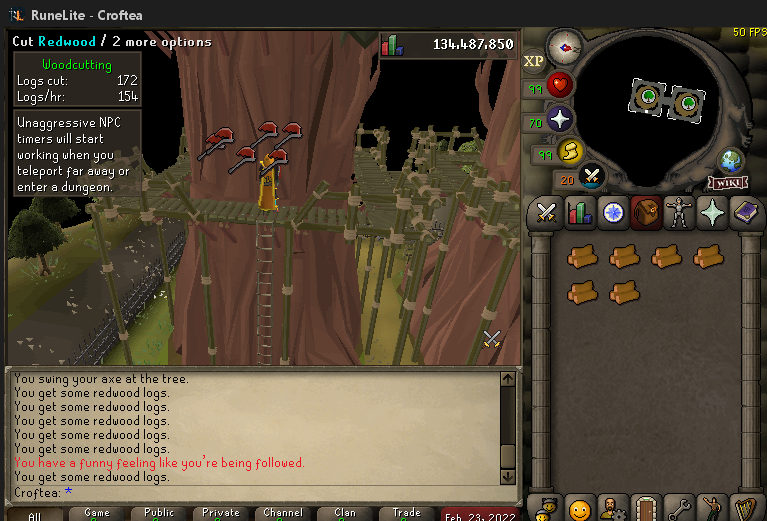
Task: Switch to the Public chat tab
Action: 159,513
